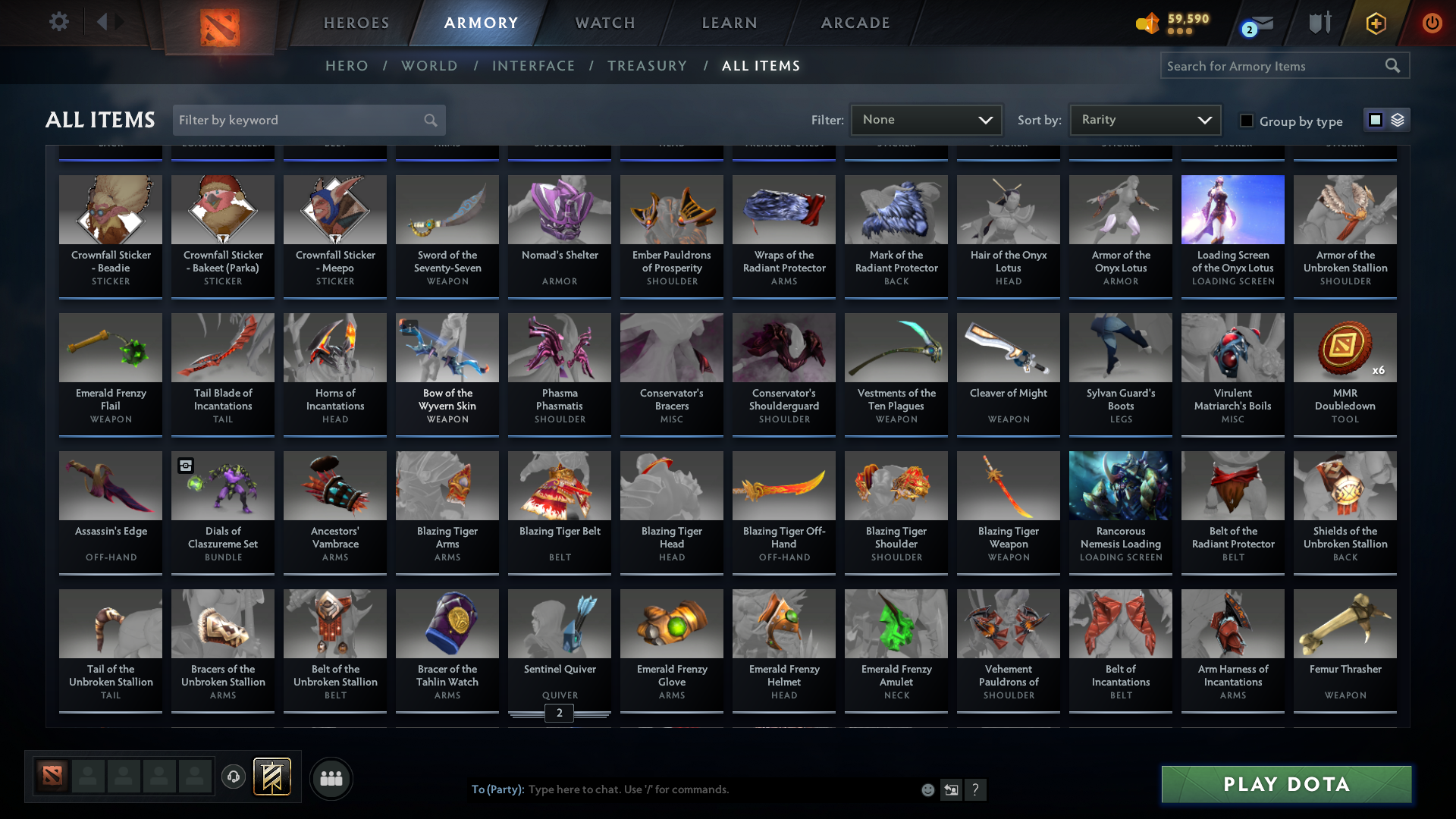Click the Shard balance indicator showing 59,590
Viewport: 1456px width, 819px height.
click(x=1174, y=23)
